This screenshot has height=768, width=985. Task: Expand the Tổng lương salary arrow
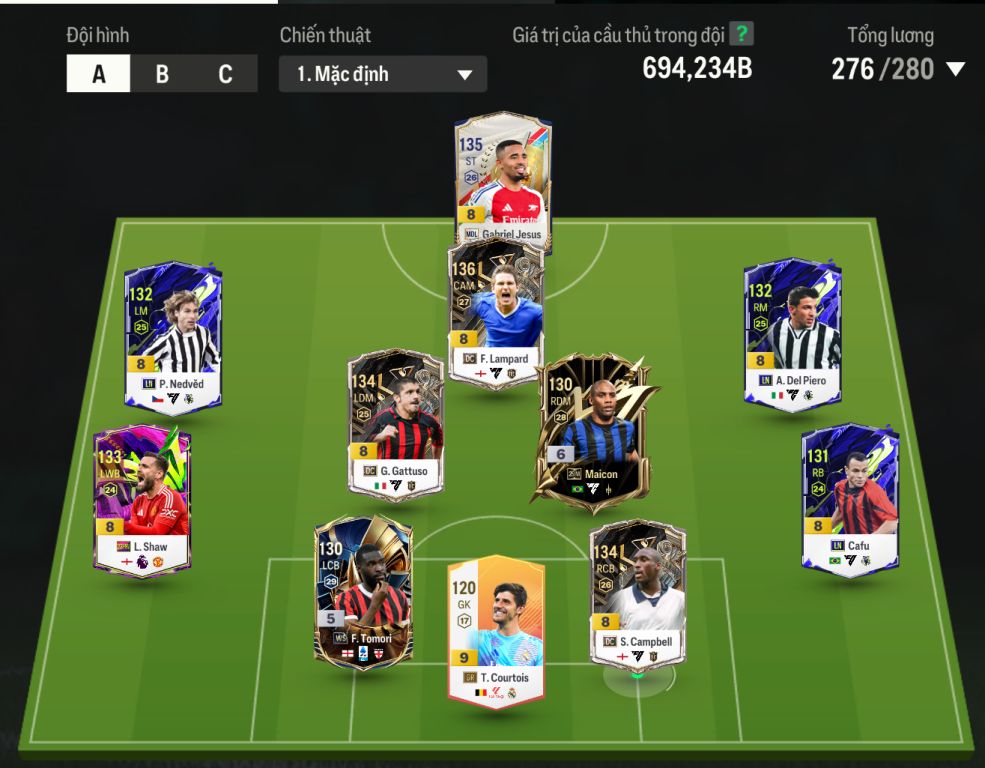coord(956,69)
